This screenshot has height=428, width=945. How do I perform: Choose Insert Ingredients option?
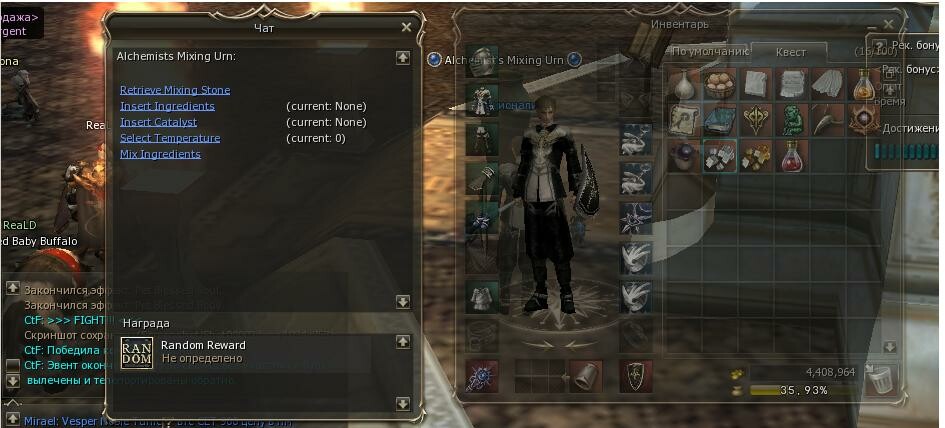coord(167,106)
